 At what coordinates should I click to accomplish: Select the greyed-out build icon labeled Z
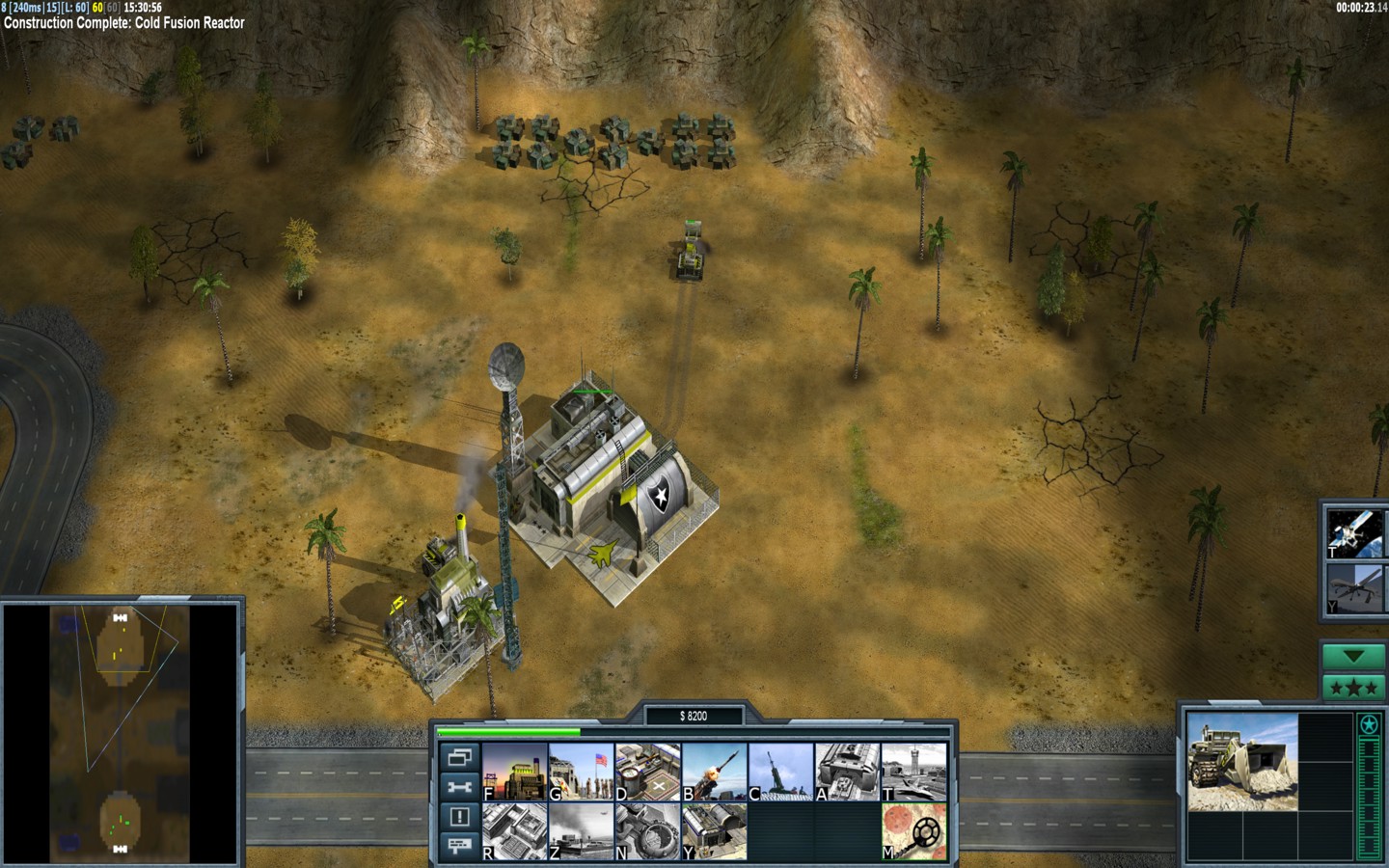click(x=582, y=831)
